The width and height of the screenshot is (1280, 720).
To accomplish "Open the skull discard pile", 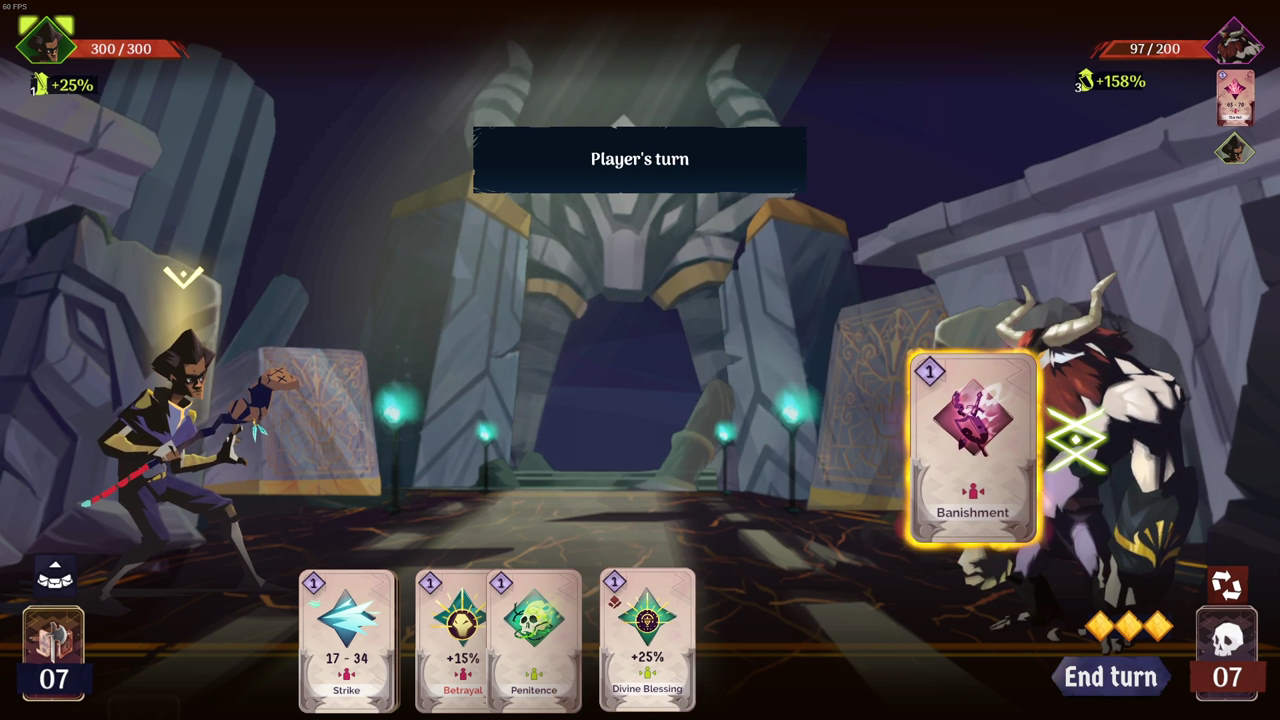I will pyautogui.click(x=1227, y=640).
